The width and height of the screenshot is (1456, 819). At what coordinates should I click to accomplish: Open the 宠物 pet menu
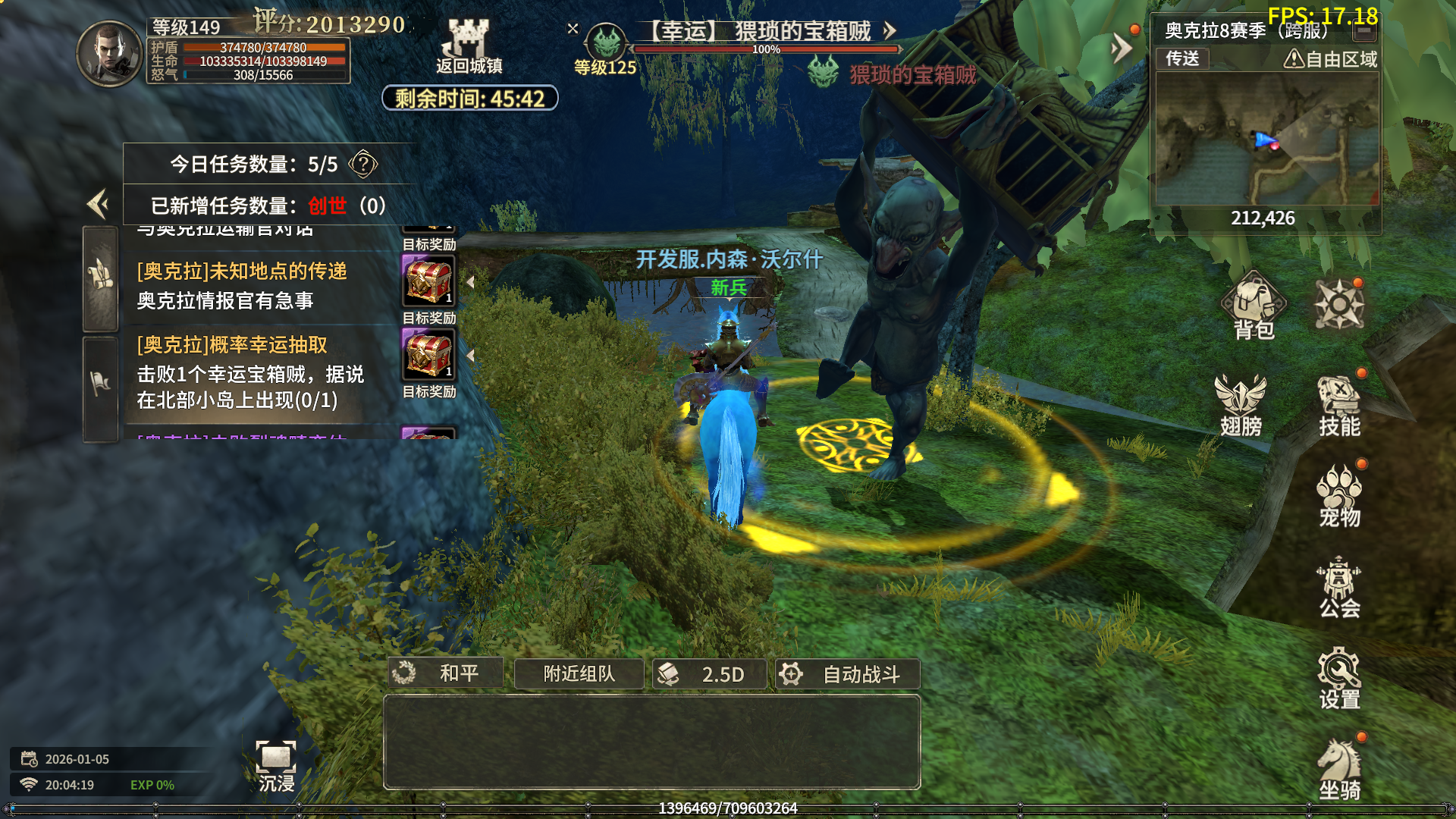pos(1339,497)
